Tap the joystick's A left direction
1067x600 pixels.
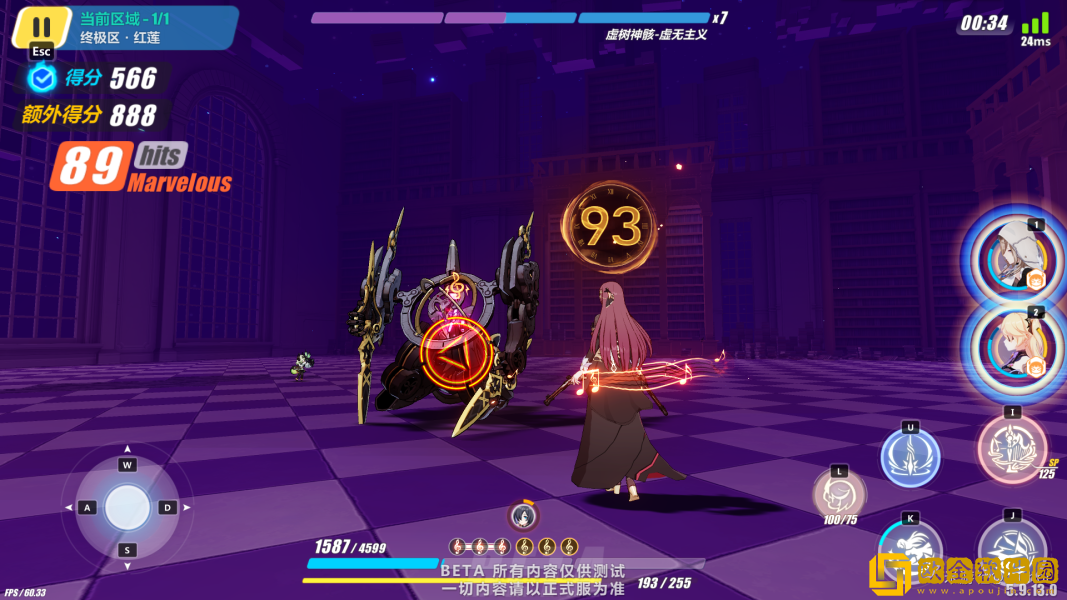[86, 508]
